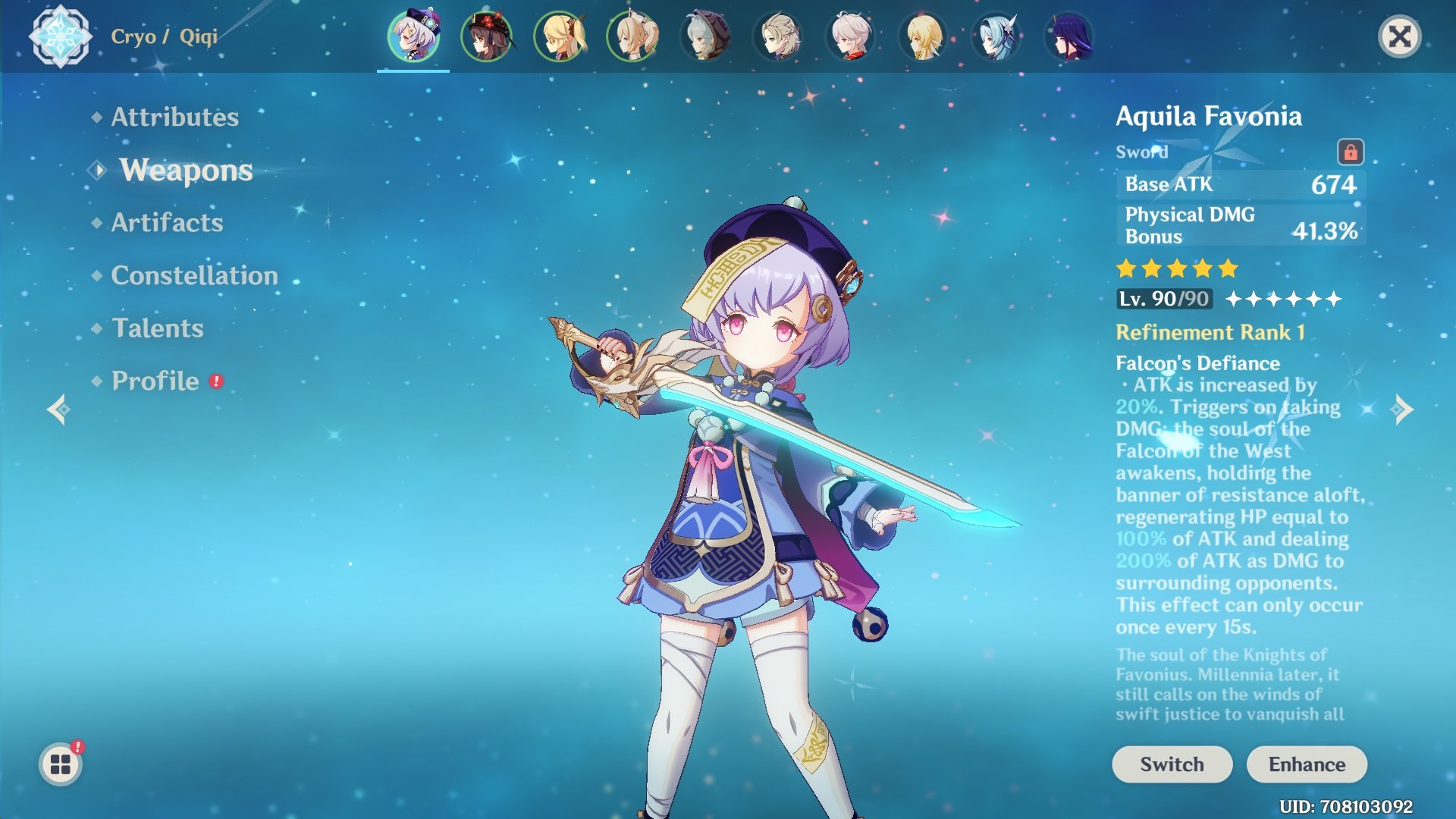The width and height of the screenshot is (1456, 819).
Task: Pick Kazuha's character portrait
Action: point(851,36)
